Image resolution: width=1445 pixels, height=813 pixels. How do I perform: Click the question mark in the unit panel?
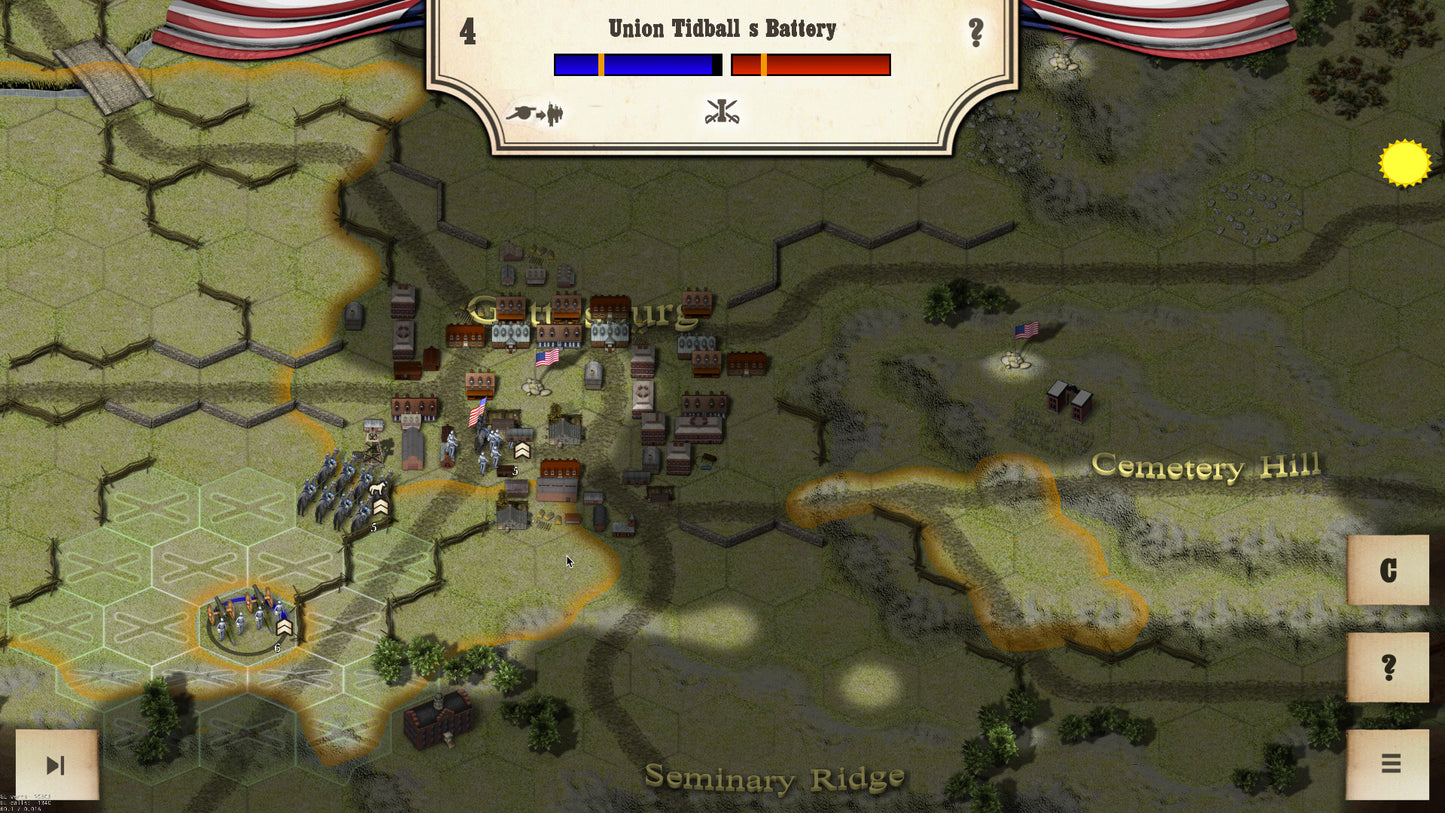[976, 33]
